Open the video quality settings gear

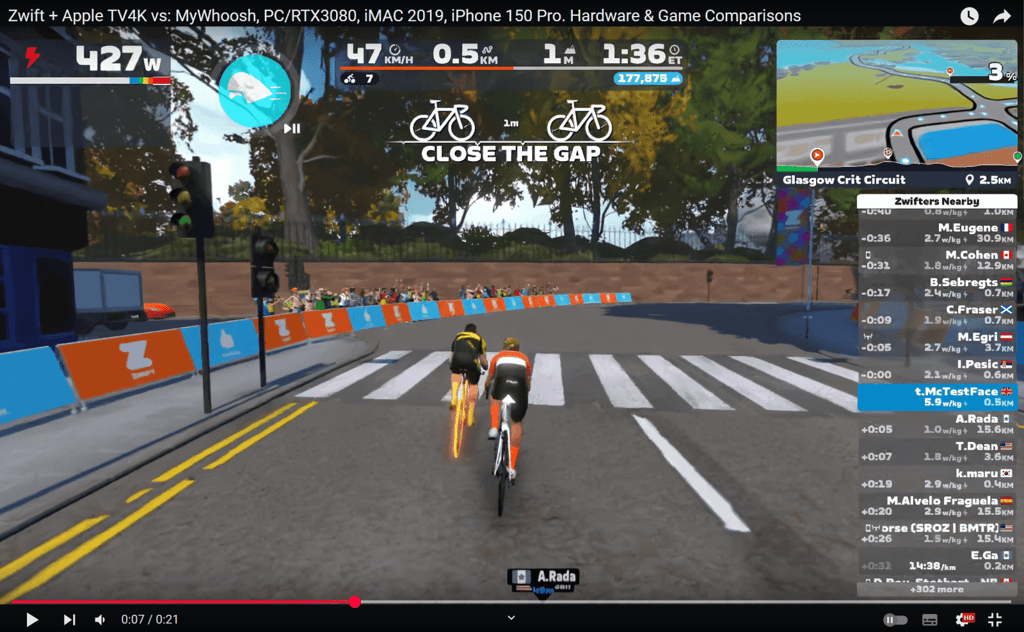point(962,620)
